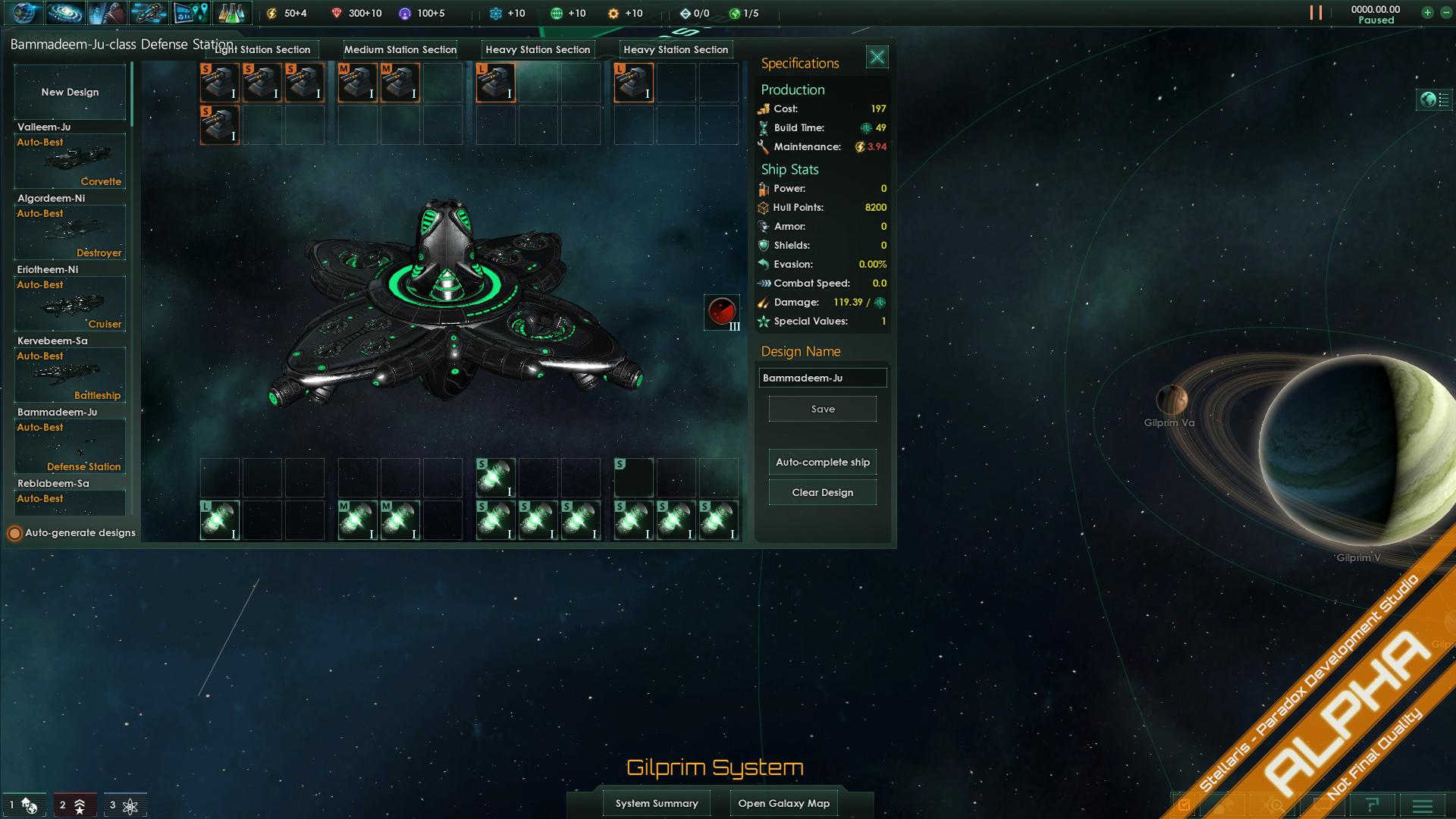Open Galaxy Map
This screenshot has width=1456, height=819.
(x=784, y=803)
